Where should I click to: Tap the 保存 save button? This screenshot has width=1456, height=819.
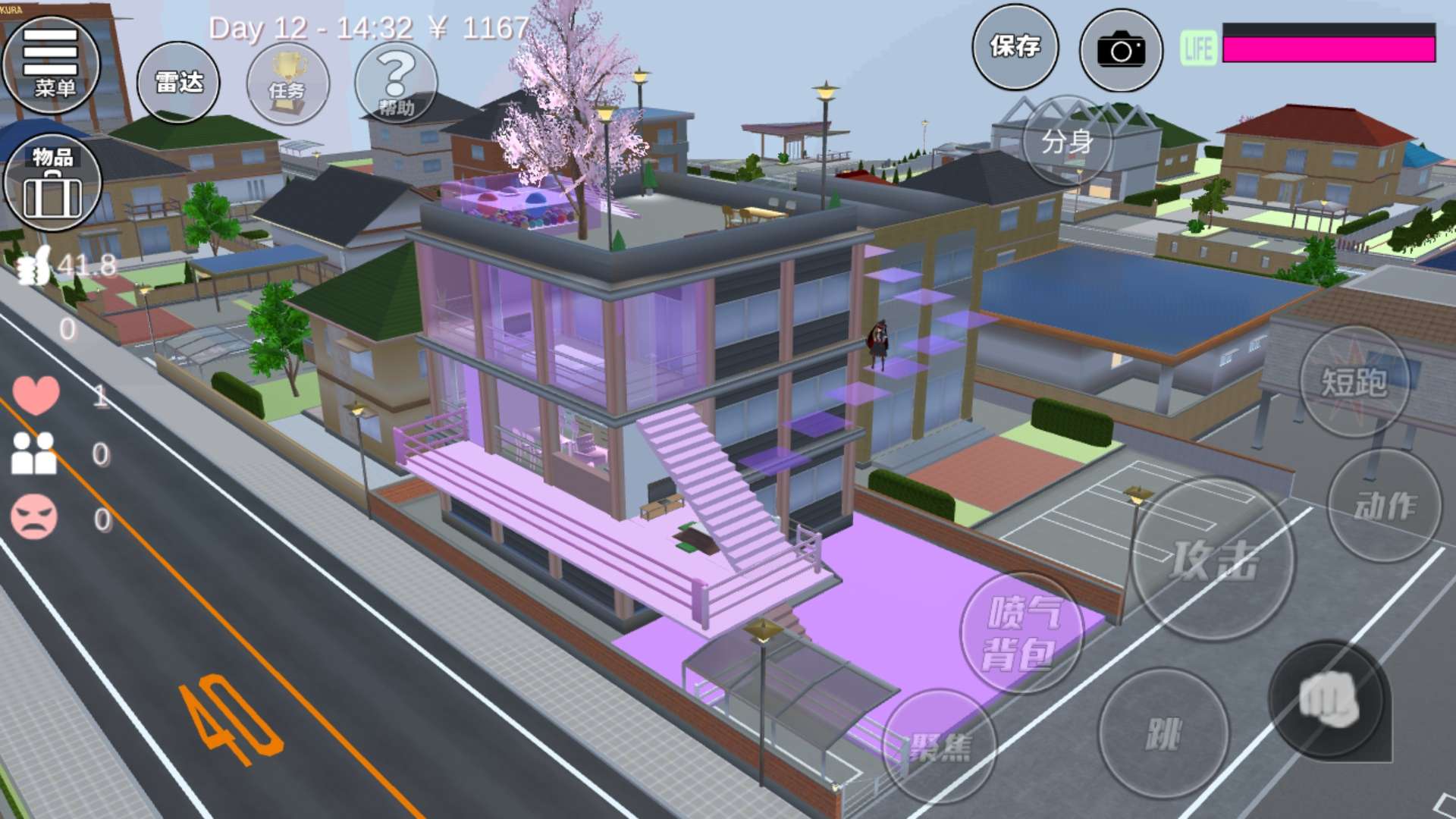[x=1015, y=48]
